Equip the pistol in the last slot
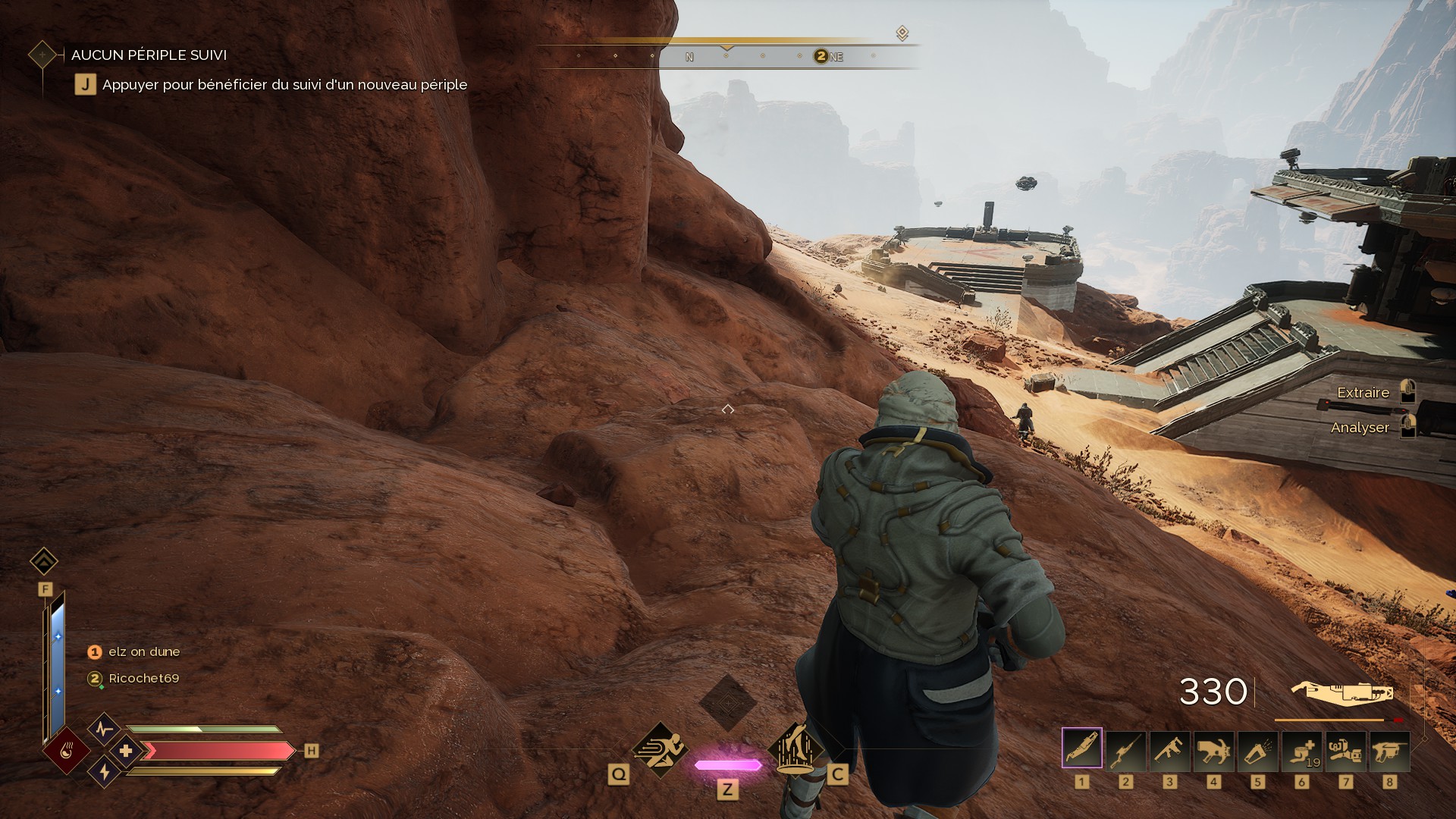The image size is (1456, 819). pyautogui.click(x=1389, y=748)
